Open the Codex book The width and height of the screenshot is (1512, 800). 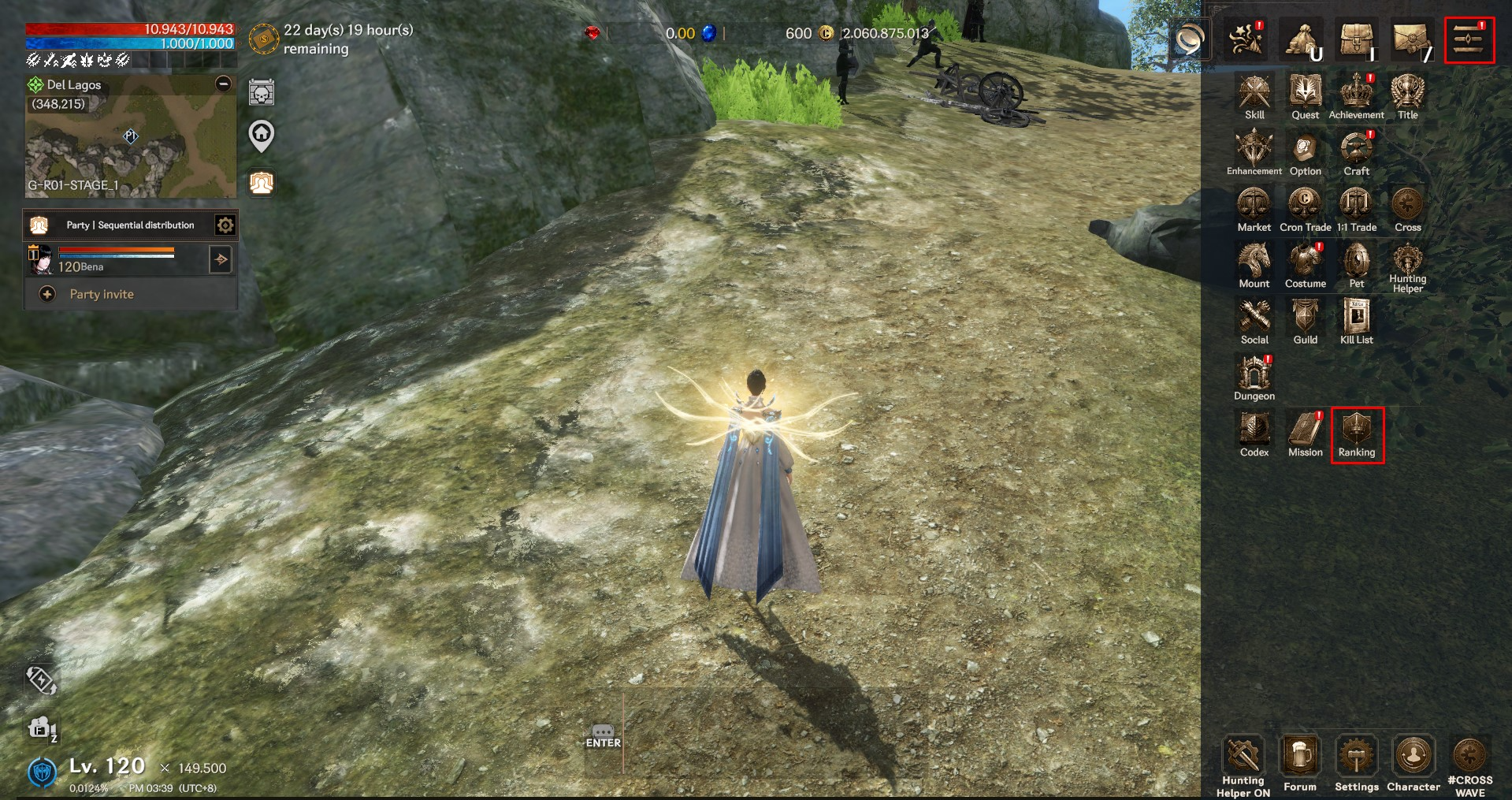point(1254,434)
